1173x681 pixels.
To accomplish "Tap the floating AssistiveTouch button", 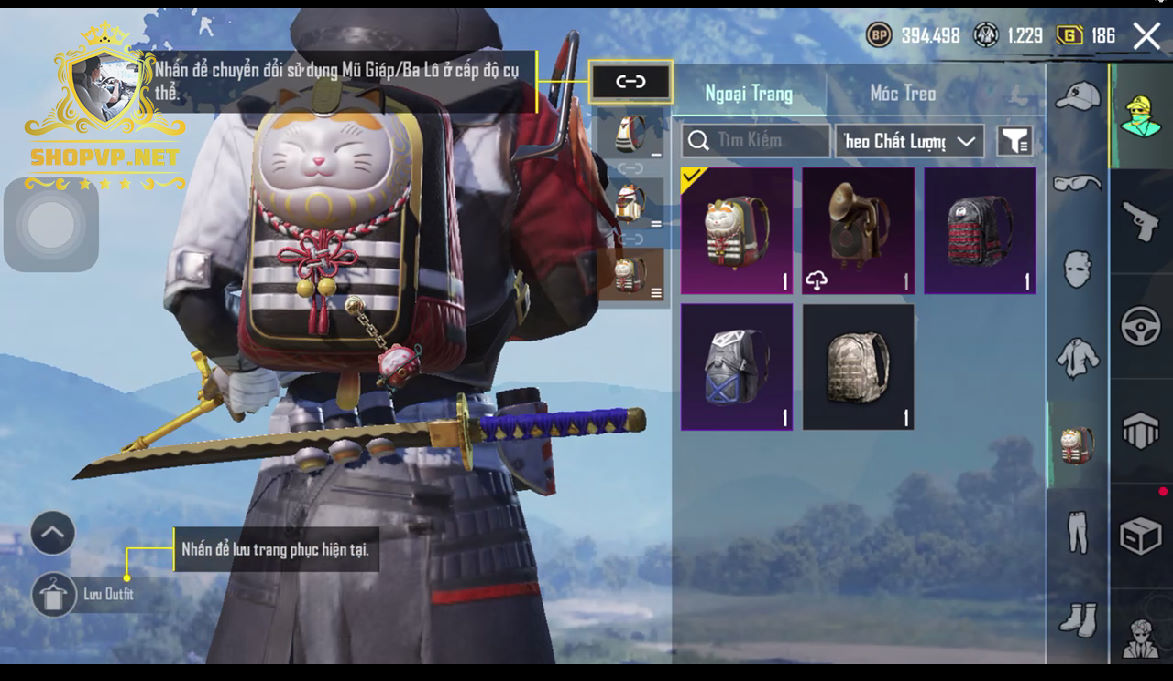I will point(51,224).
